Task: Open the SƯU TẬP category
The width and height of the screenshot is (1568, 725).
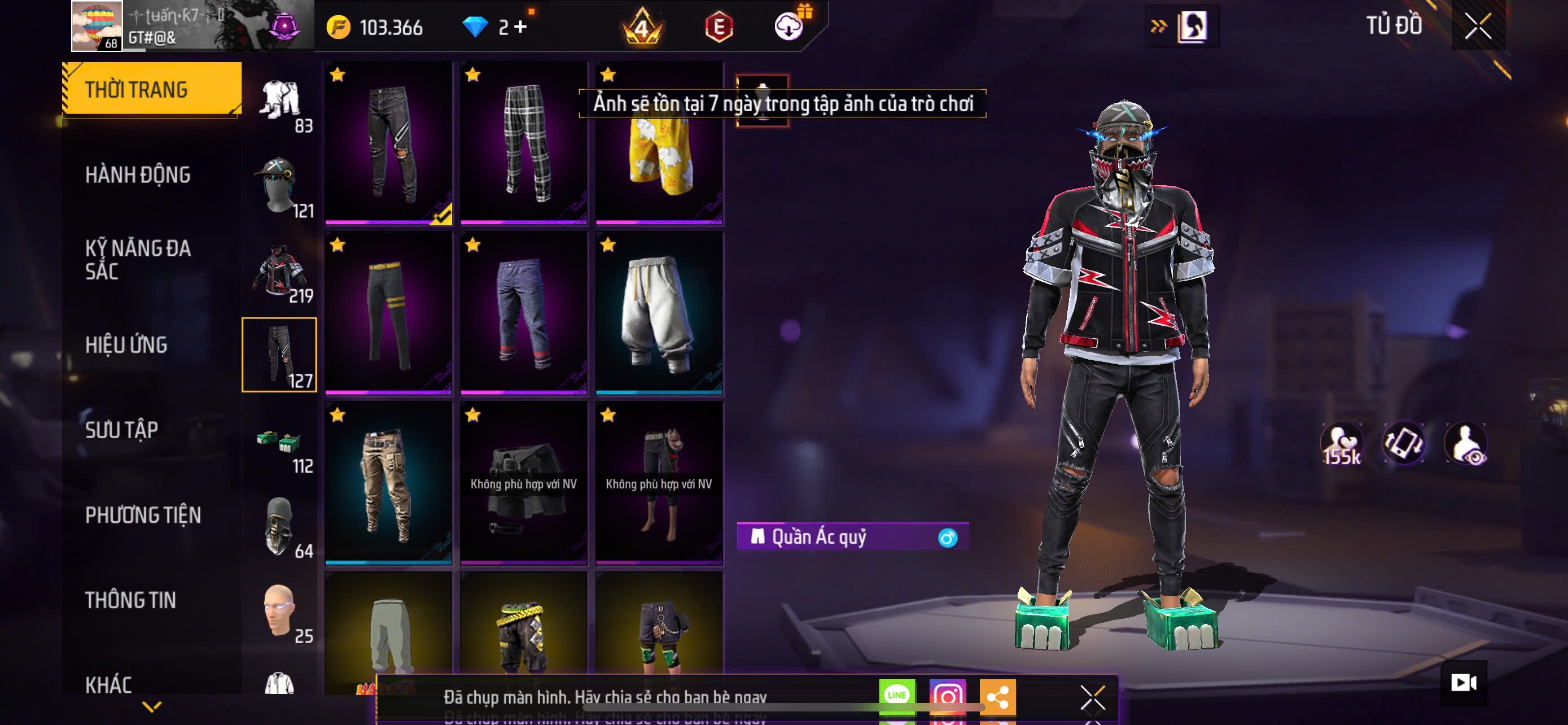Action: pos(122,430)
